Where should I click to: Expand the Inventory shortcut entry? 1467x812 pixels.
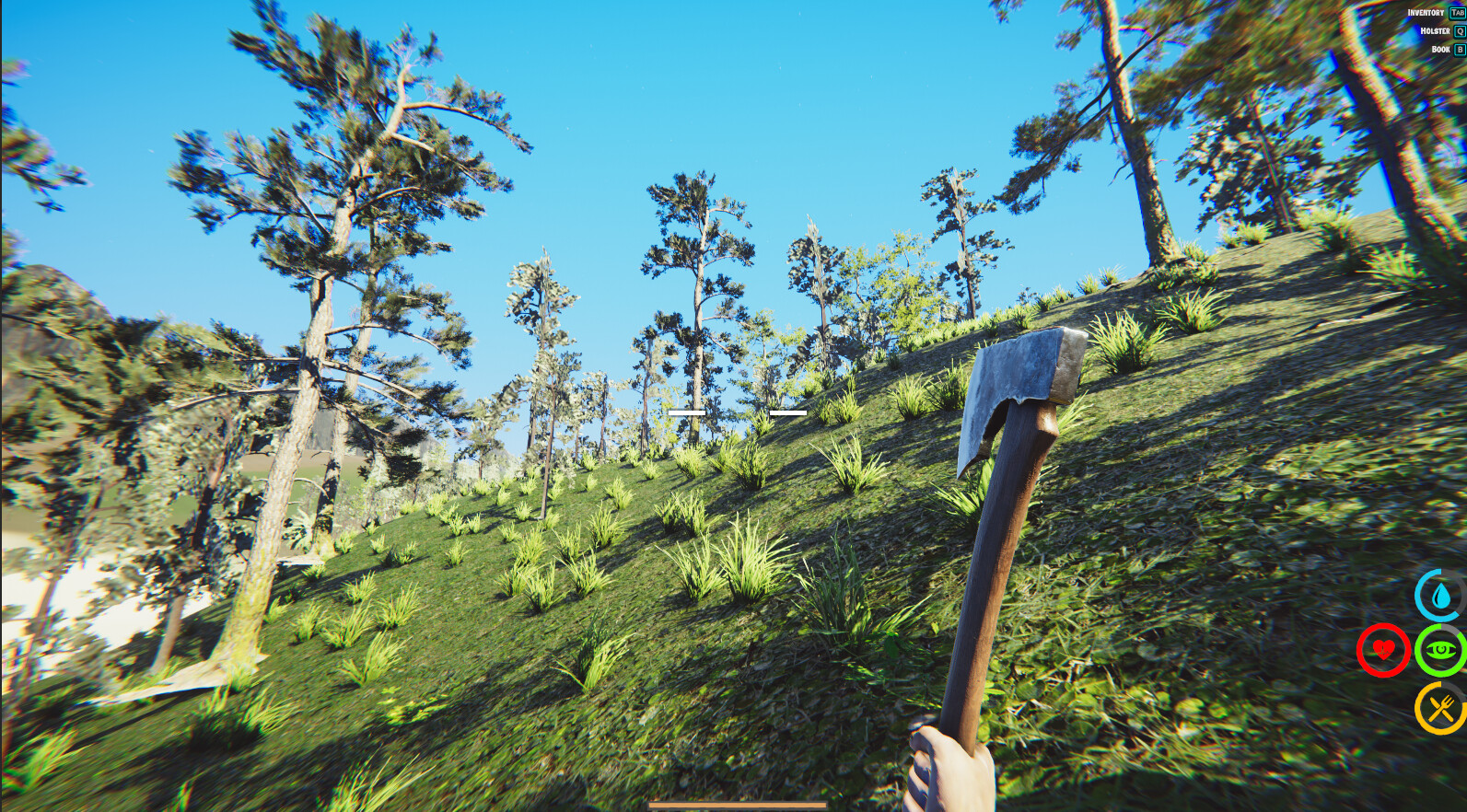click(1424, 13)
